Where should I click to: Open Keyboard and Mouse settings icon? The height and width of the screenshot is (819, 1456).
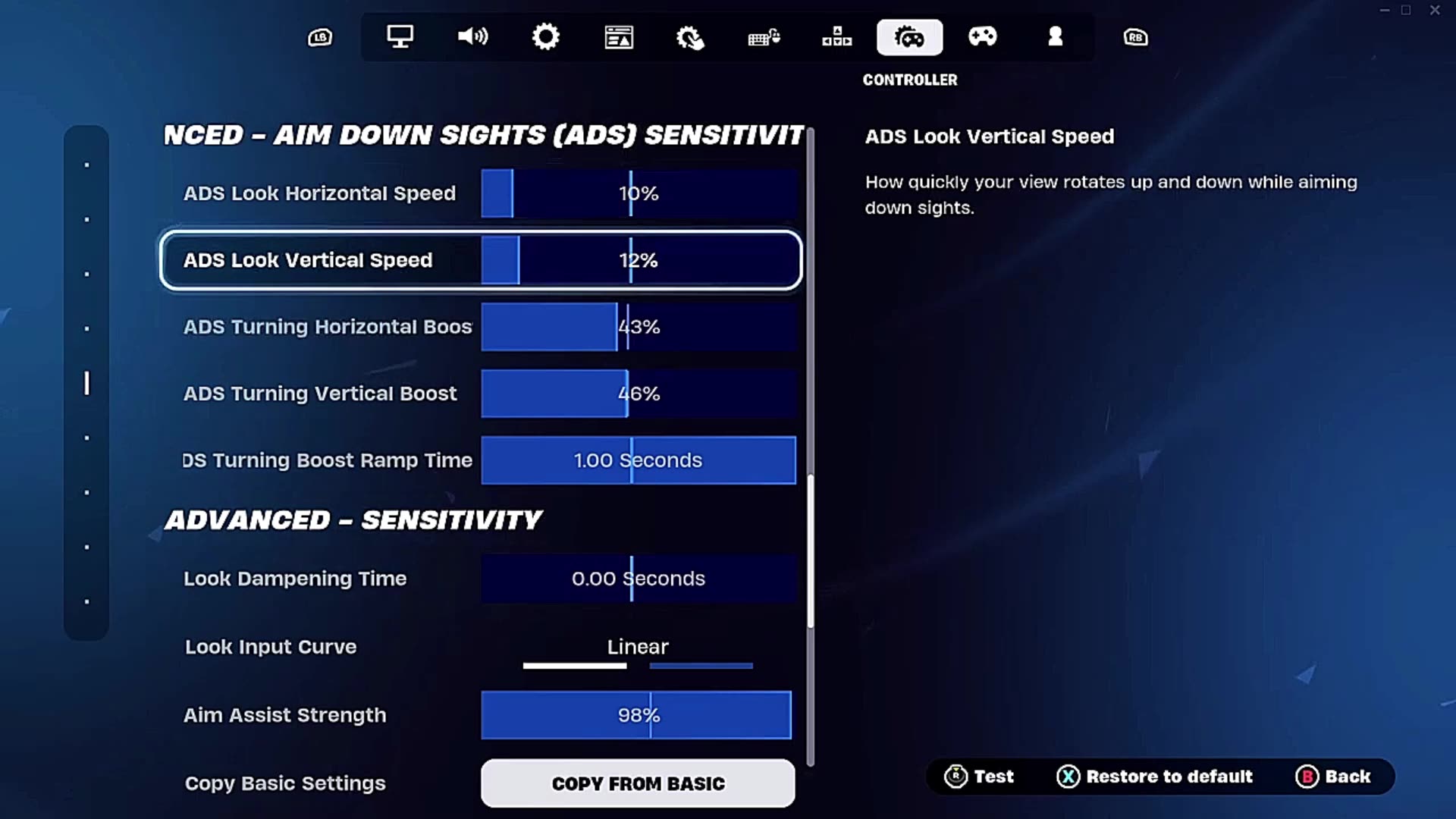pos(764,37)
